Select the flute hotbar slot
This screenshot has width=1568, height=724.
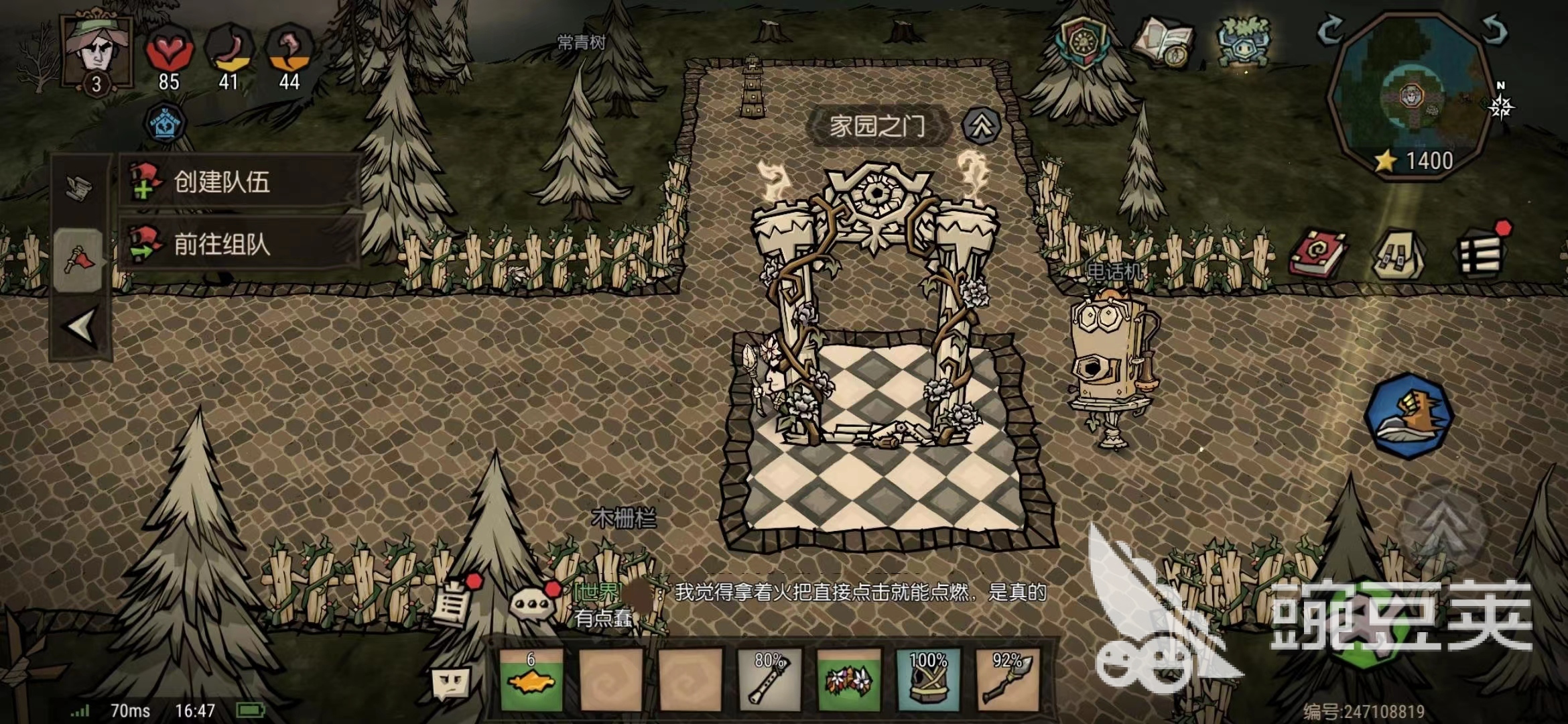click(x=769, y=679)
